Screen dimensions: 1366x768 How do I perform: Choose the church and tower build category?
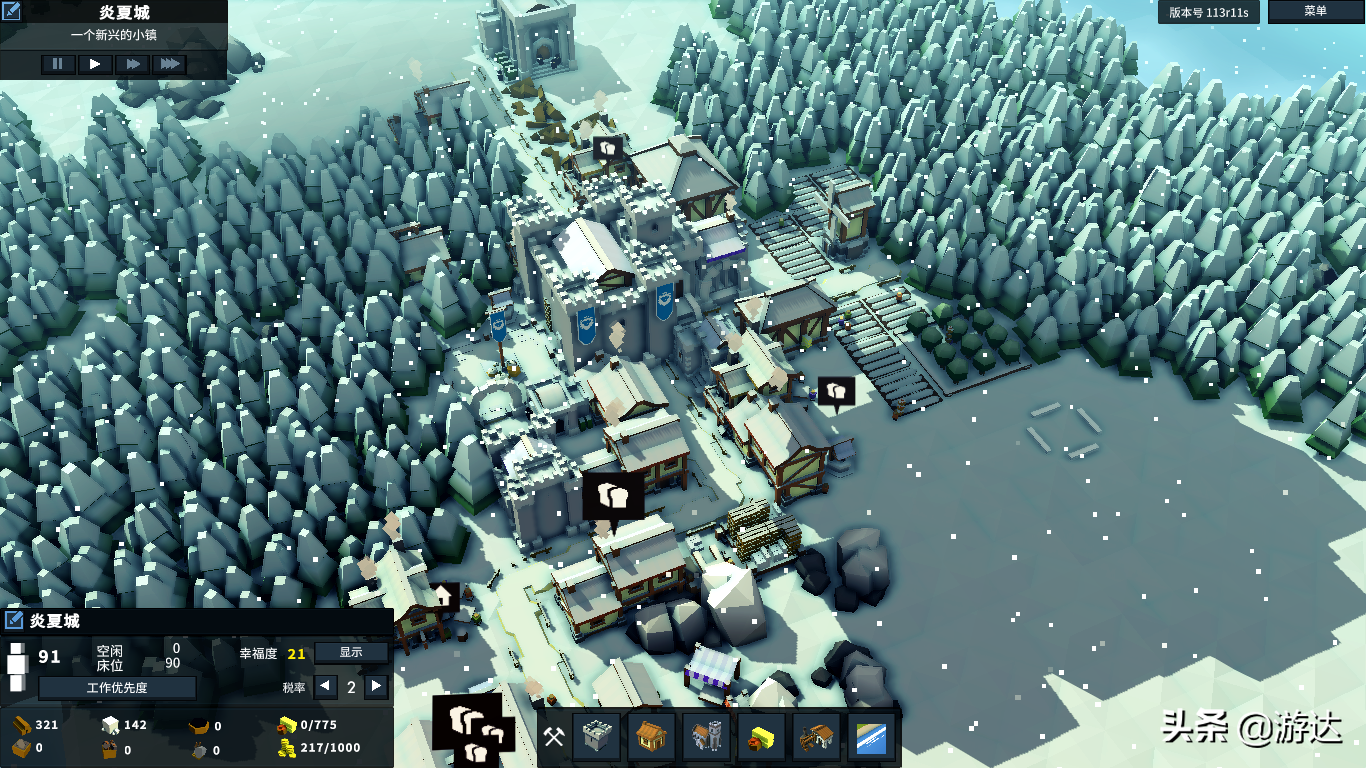(706, 738)
